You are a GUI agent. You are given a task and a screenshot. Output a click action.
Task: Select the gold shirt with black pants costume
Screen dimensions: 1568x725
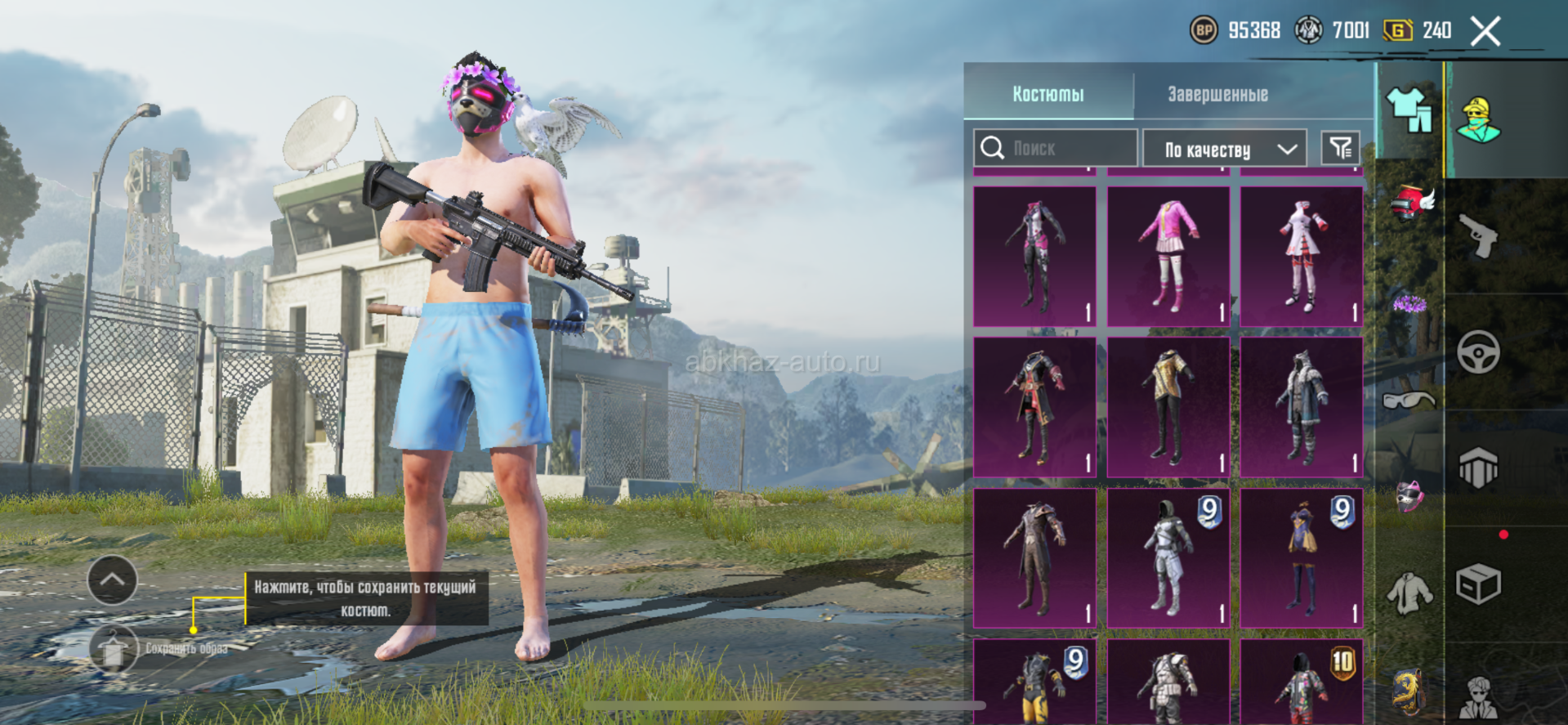1168,407
